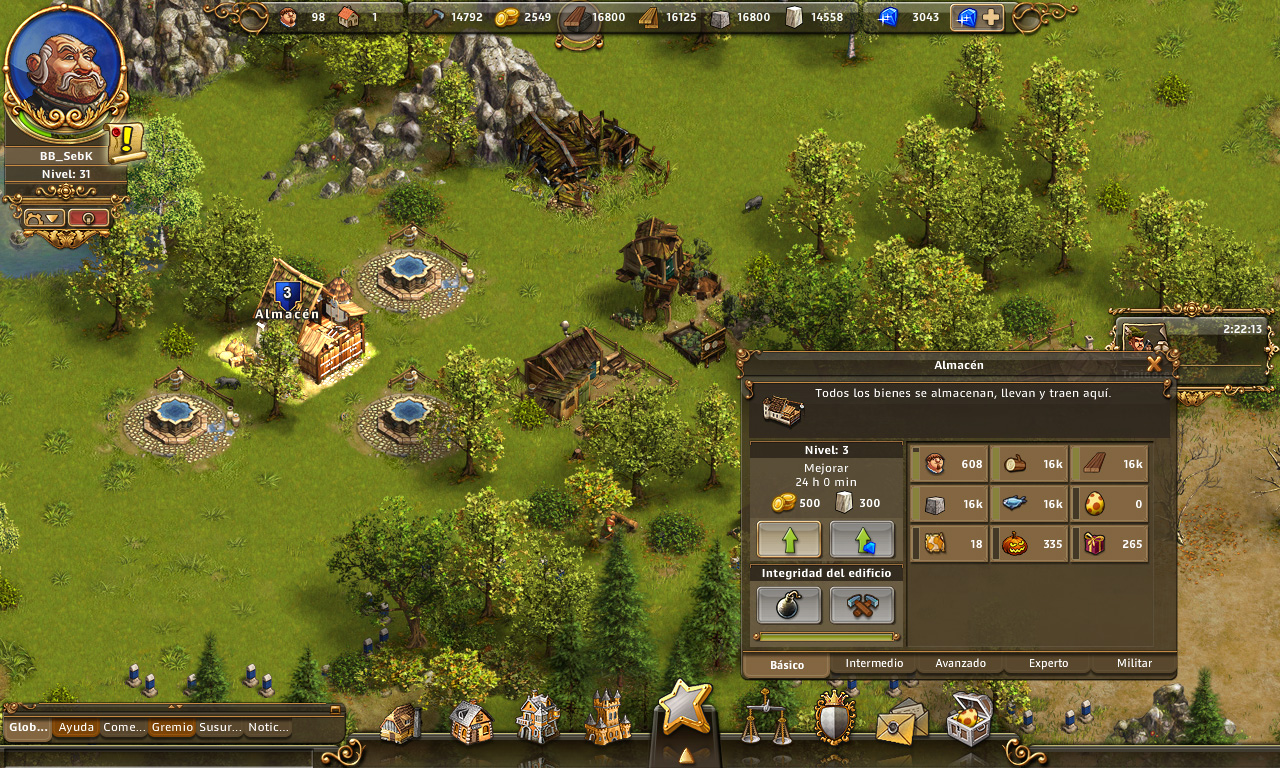Buy more gems with the plus button

[990, 17]
